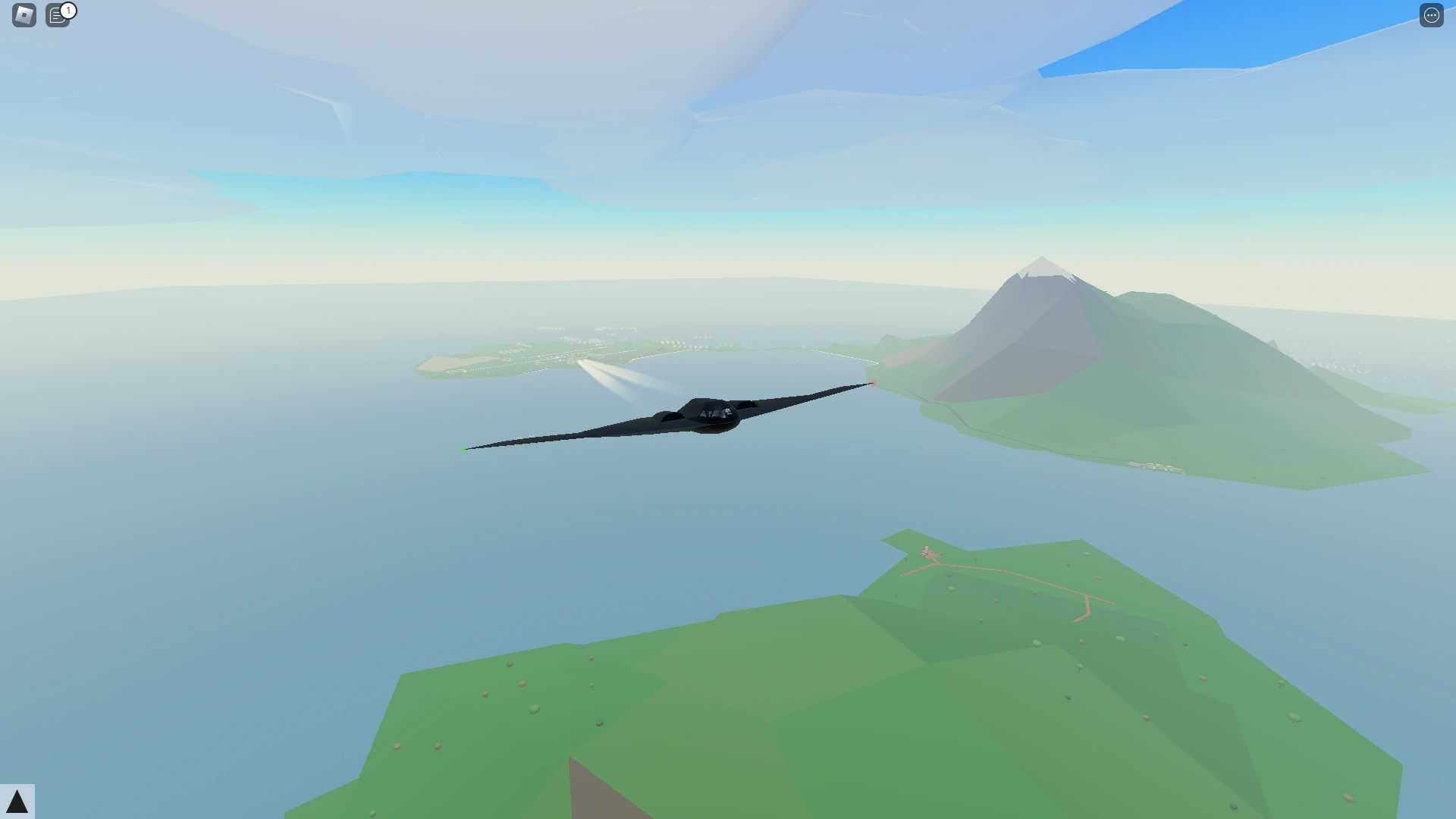Click the green light on left wingtip
The width and height of the screenshot is (1456, 819).
pos(463,449)
